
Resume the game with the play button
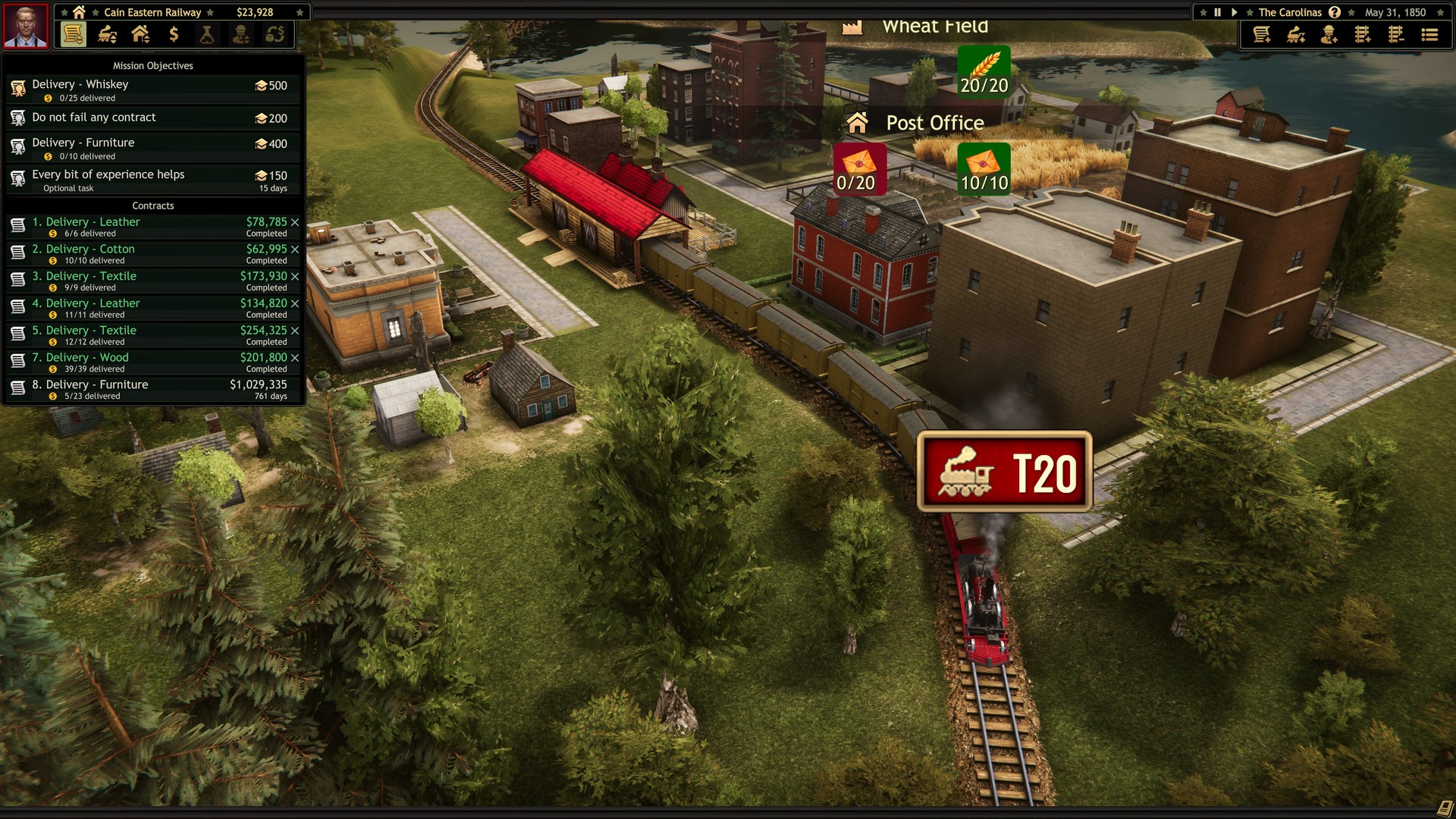[x=1235, y=11]
